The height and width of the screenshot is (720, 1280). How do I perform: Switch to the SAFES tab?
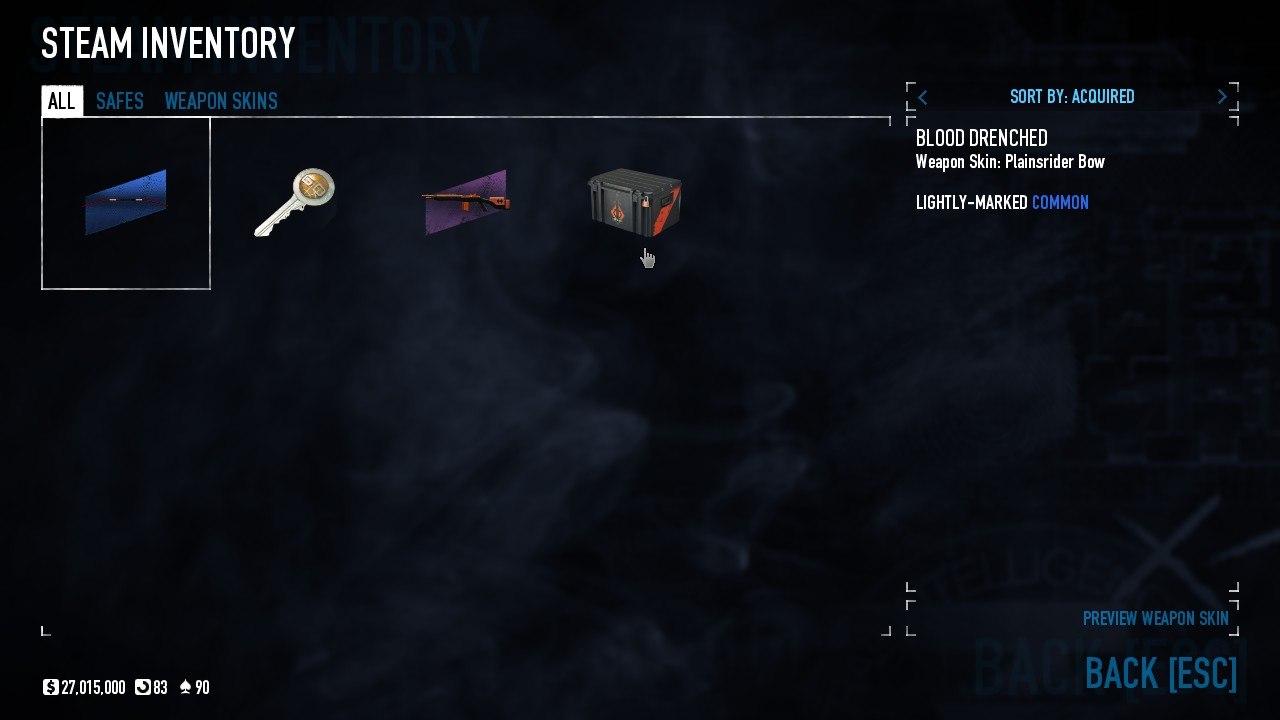[119, 100]
